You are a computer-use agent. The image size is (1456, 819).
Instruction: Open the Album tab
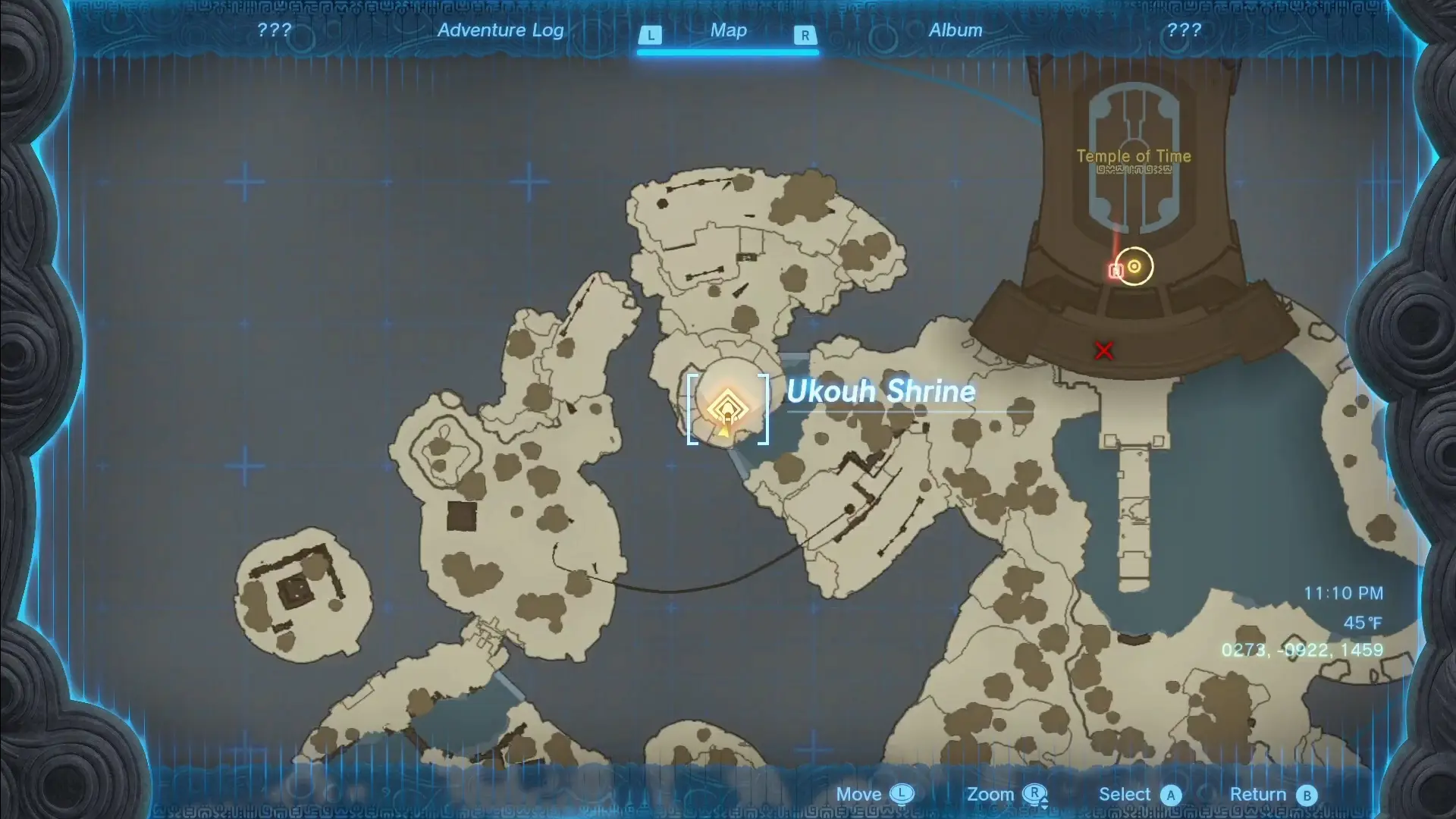(x=955, y=30)
